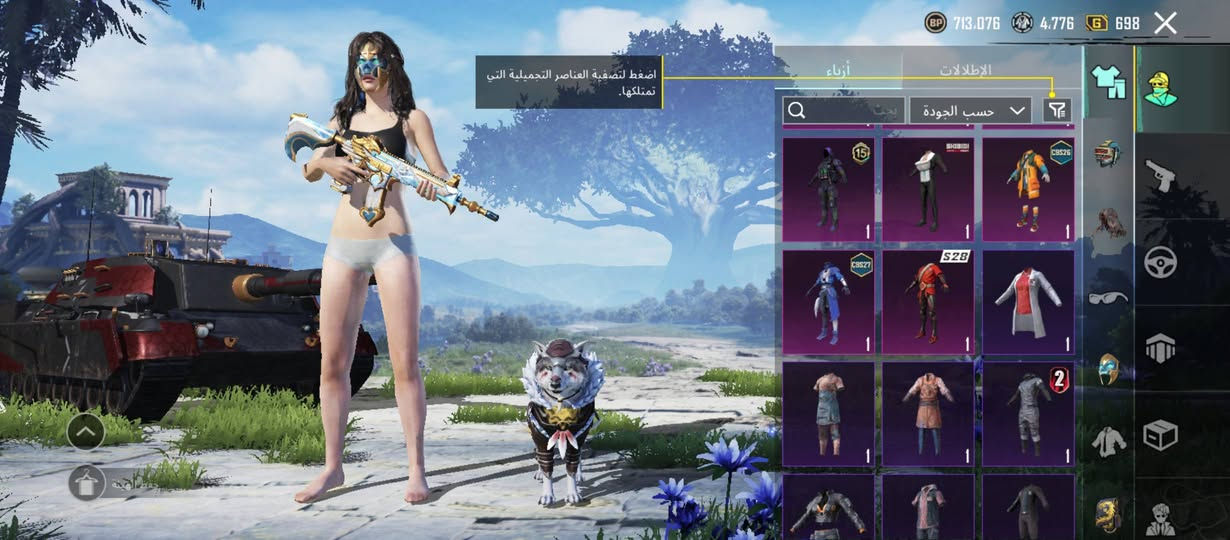Viewport: 1230px width, 540px height.
Task: Switch to the الإطلالات (Looks) tab
Action: (965, 70)
